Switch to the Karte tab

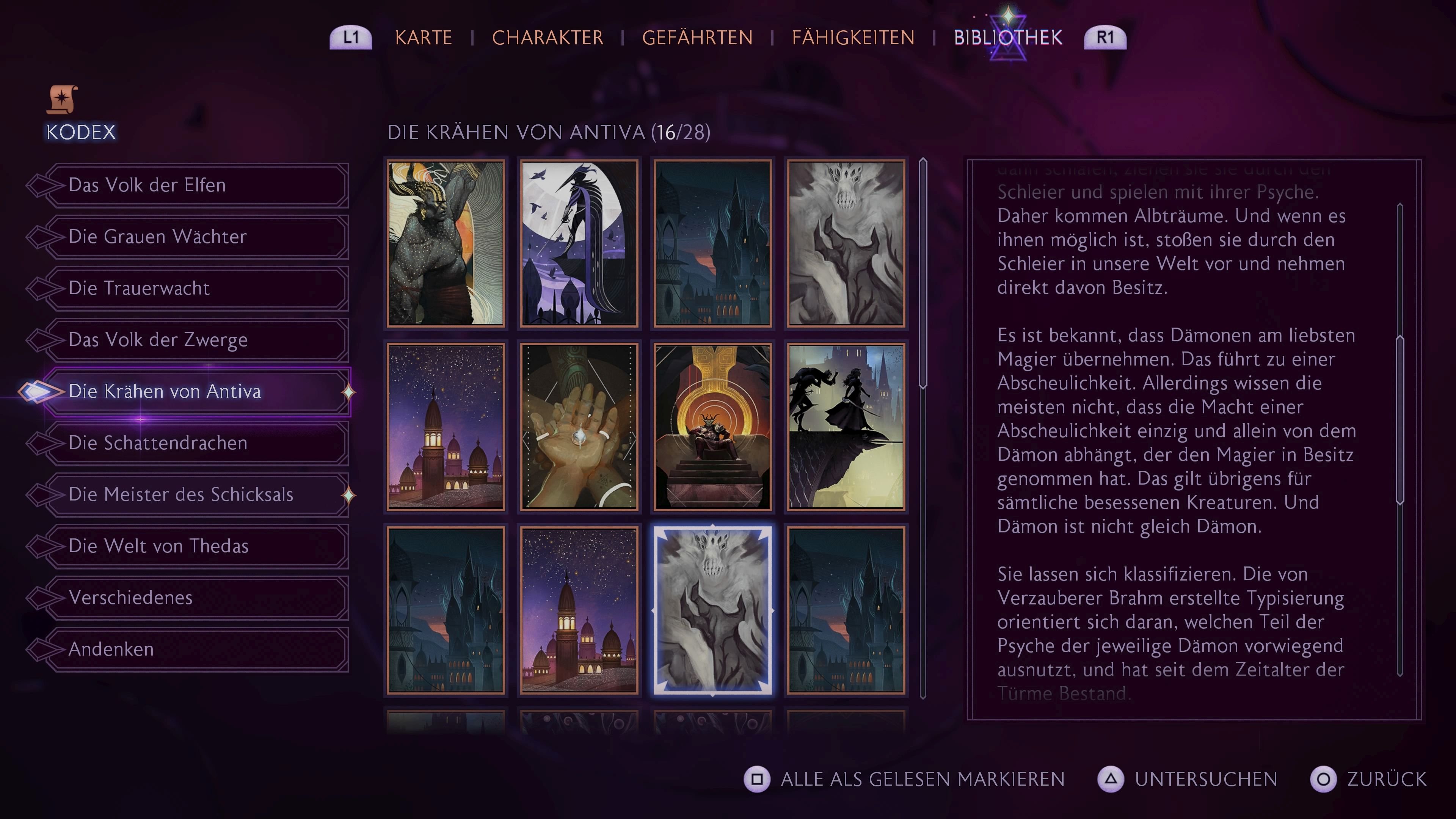[x=424, y=37]
